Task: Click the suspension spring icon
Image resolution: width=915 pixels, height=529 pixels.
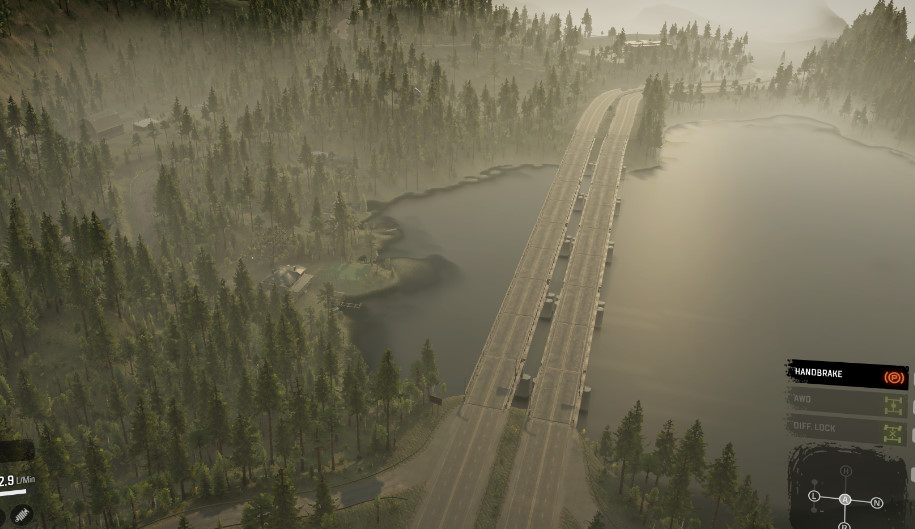Action: [x=21, y=514]
